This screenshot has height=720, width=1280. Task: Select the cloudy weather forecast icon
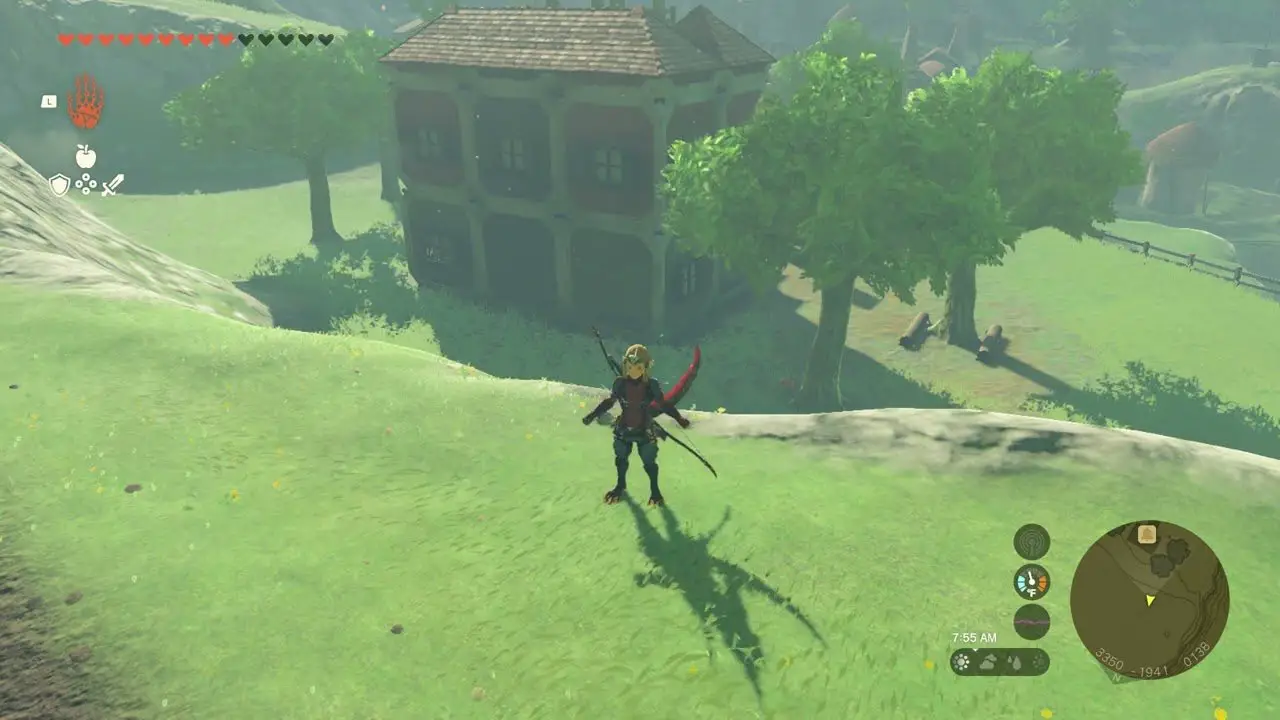[988, 662]
